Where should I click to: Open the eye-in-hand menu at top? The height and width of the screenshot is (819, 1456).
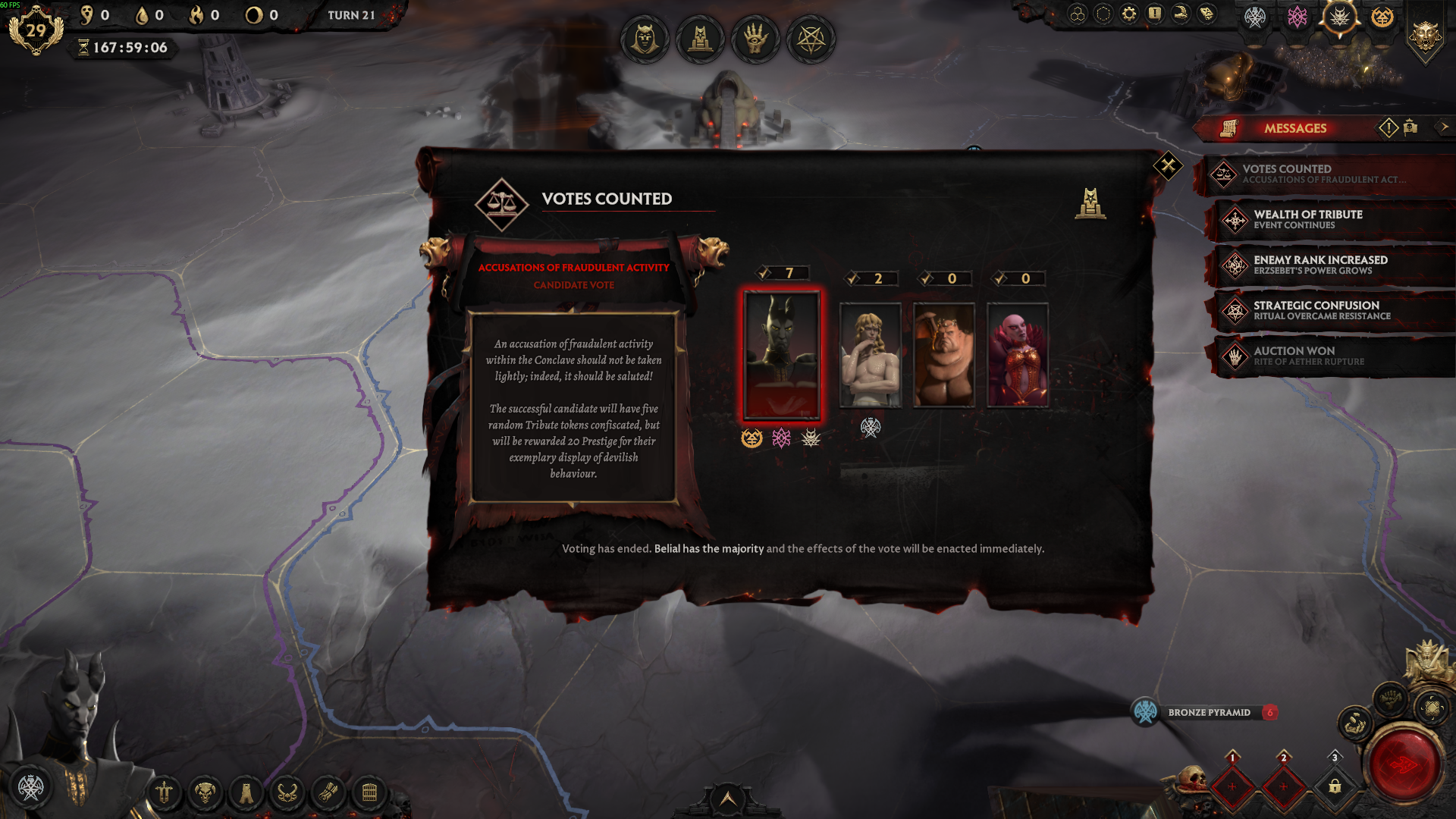(755, 39)
